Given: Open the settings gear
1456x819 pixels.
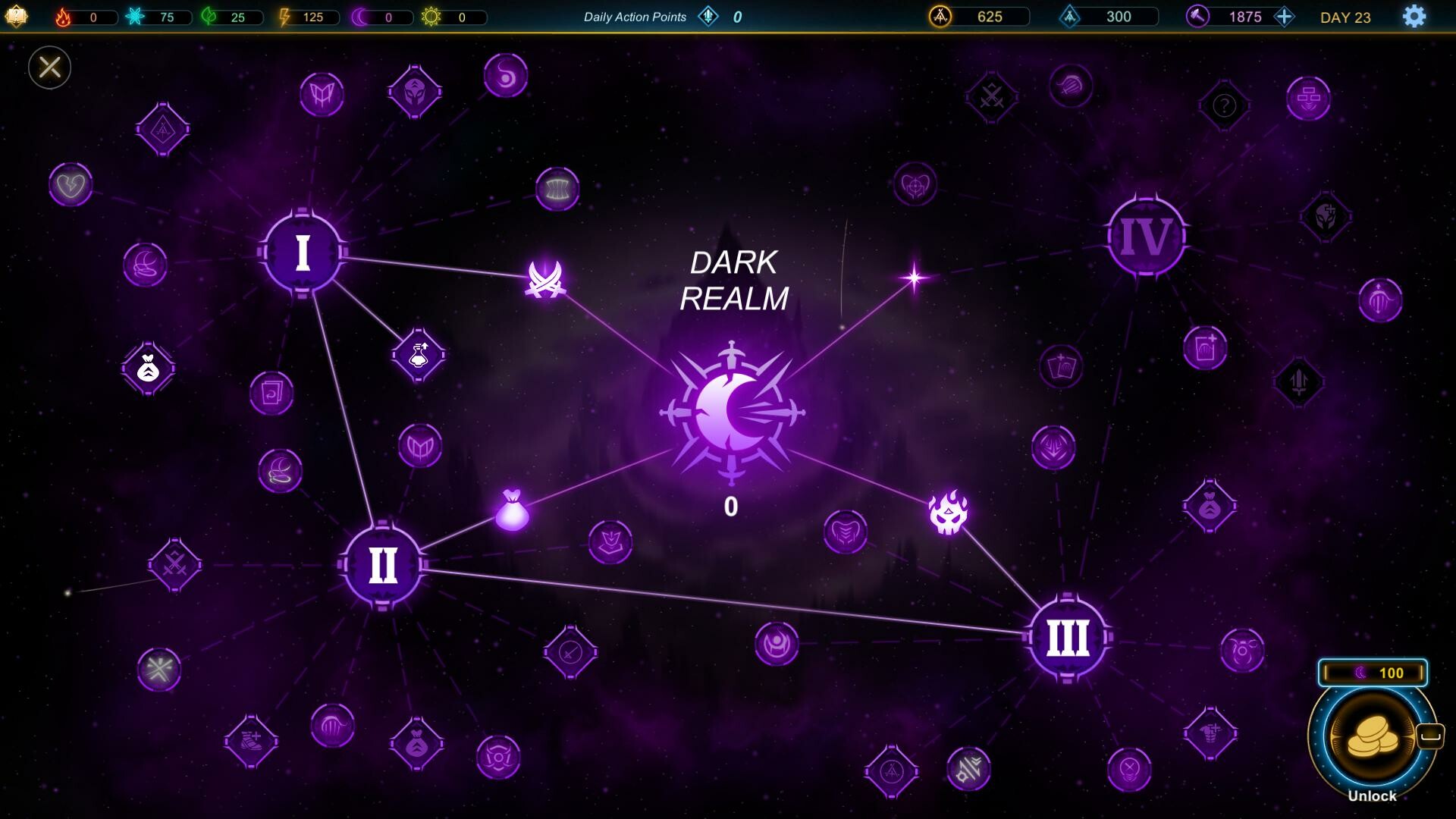Looking at the screenshot, I should coord(1413,15).
